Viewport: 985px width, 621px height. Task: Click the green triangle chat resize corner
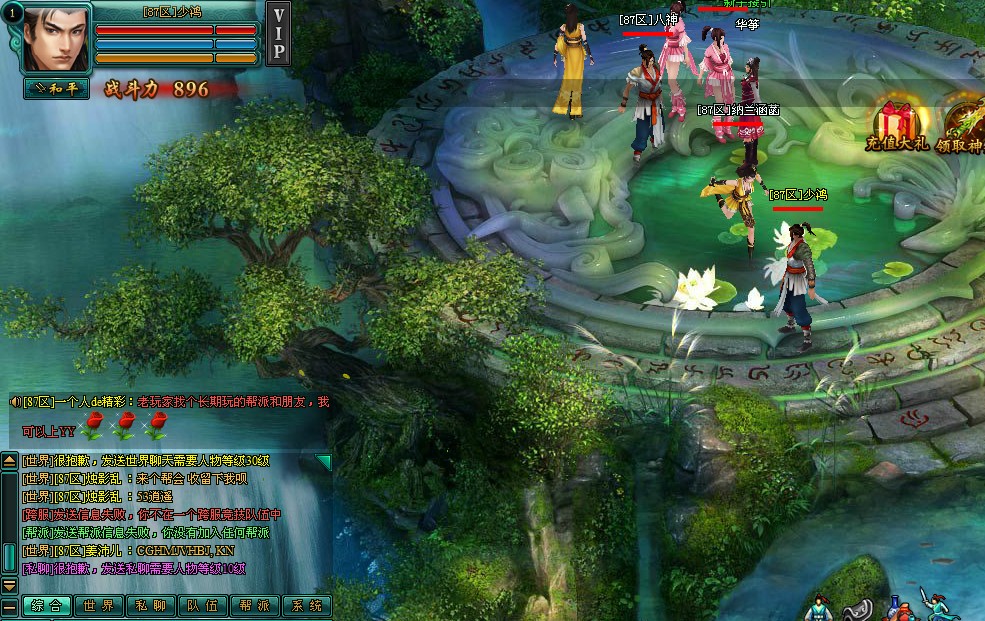coord(323,461)
